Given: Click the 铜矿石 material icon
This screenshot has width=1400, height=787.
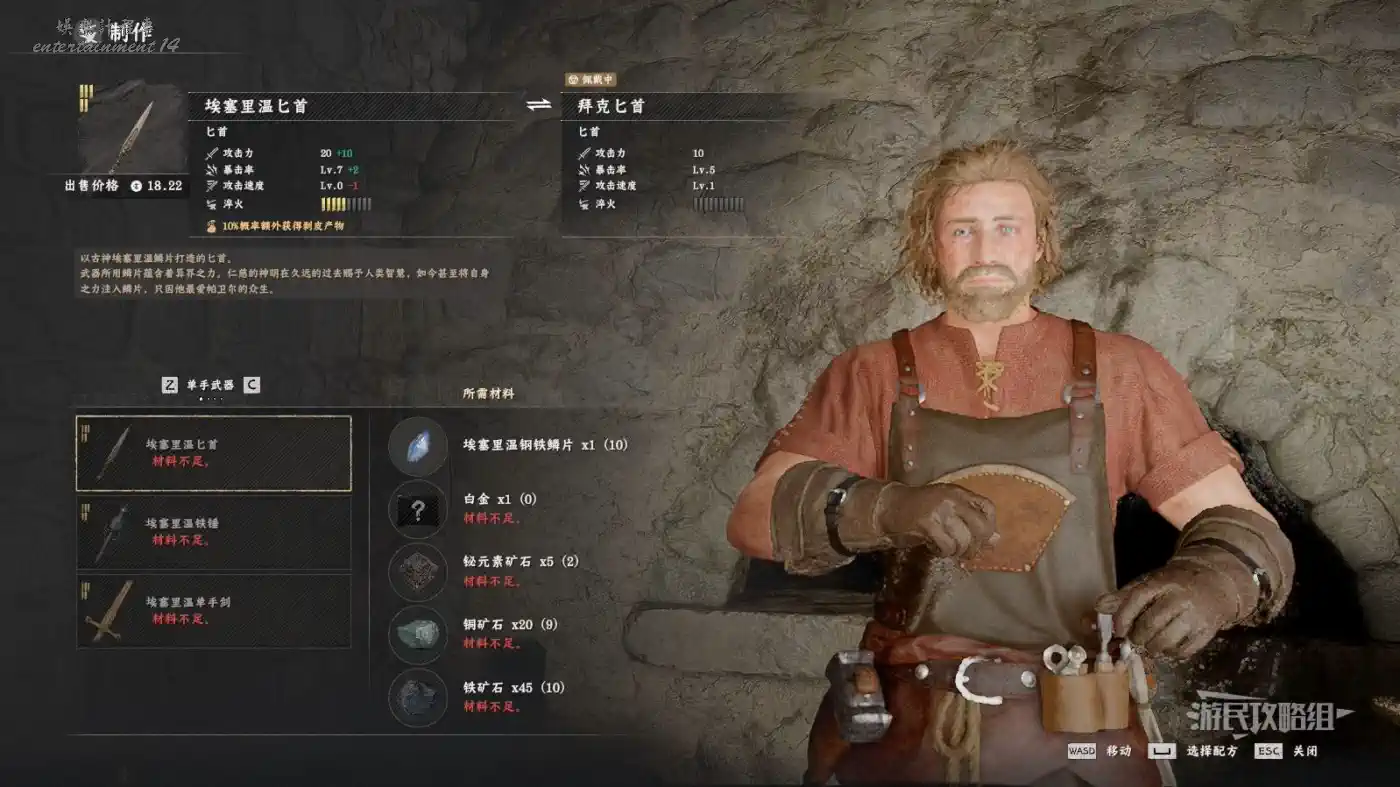Looking at the screenshot, I should [417, 634].
